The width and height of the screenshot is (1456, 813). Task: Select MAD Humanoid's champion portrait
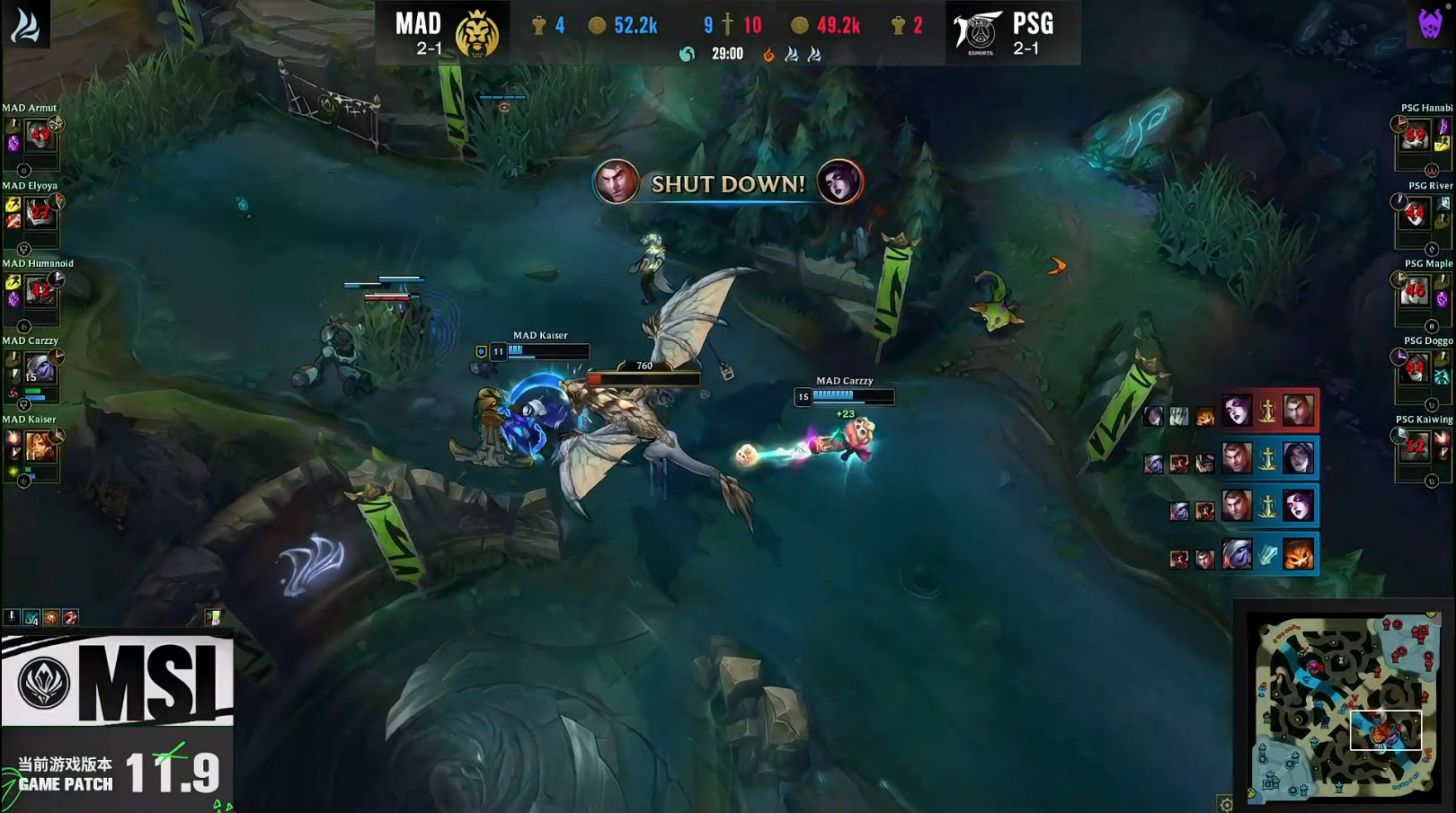(x=40, y=291)
